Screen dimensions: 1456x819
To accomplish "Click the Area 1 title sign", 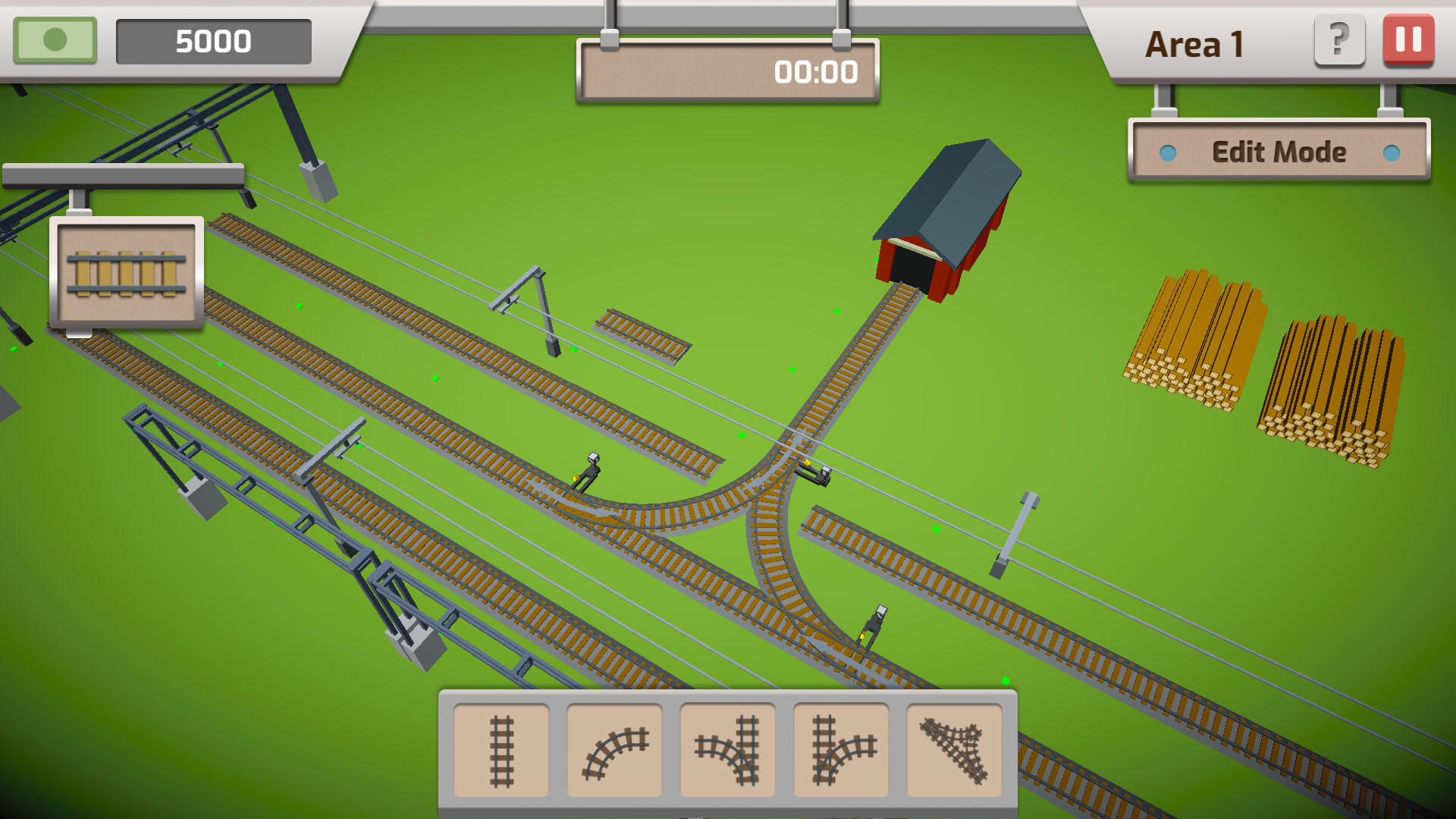I will (1194, 42).
